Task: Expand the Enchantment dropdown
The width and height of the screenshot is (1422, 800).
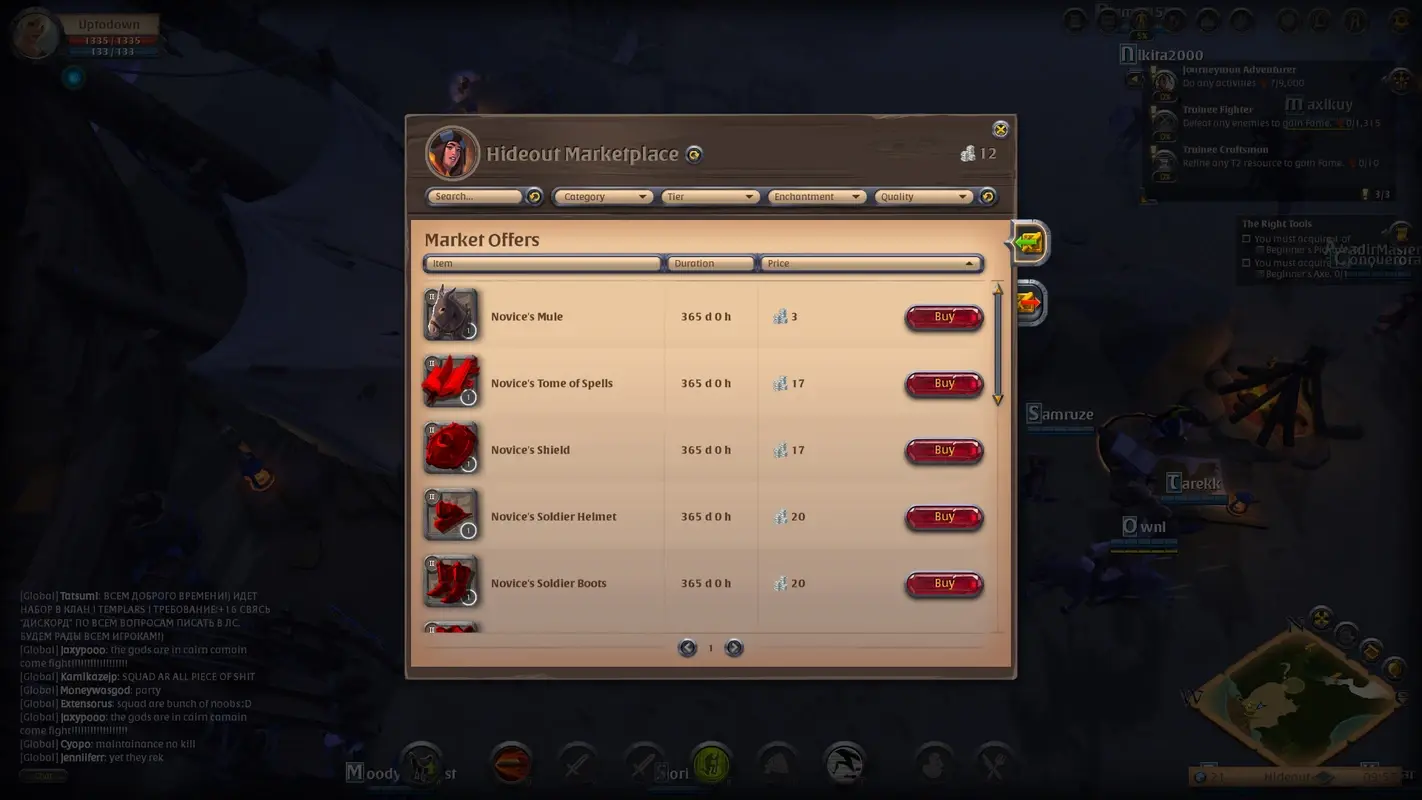Action: click(x=817, y=196)
